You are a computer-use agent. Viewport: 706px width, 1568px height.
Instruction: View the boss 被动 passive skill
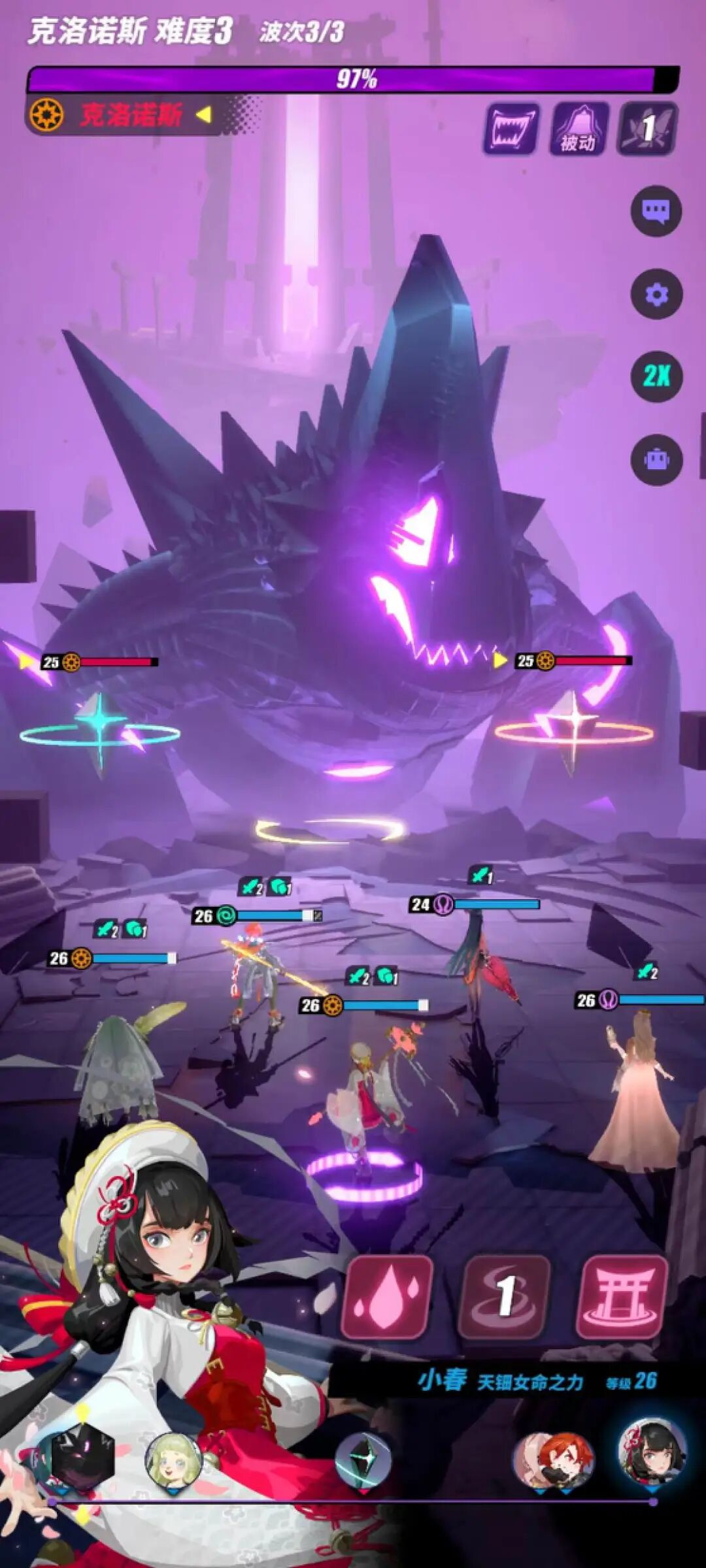[x=580, y=129]
